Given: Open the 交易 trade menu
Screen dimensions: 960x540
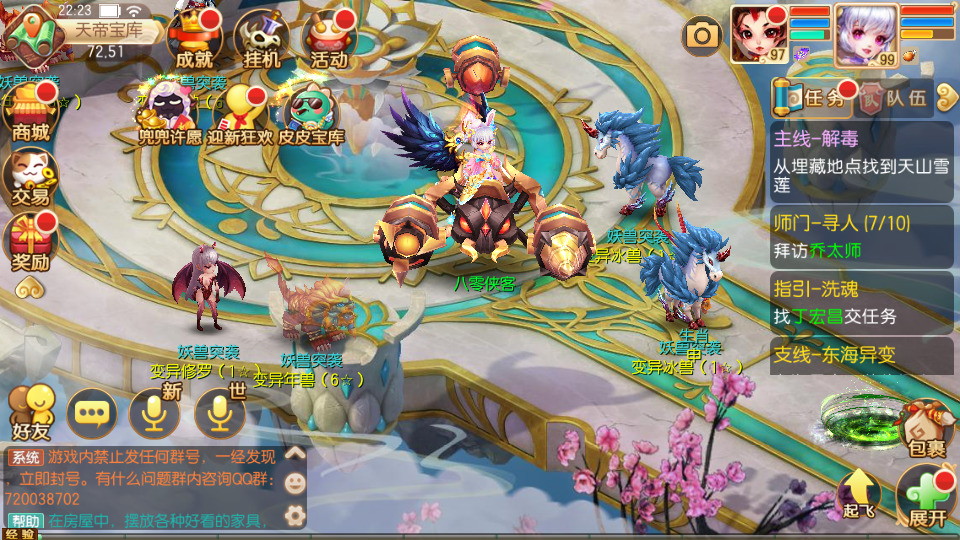Looking at the screenshot, I should [31, 176].
